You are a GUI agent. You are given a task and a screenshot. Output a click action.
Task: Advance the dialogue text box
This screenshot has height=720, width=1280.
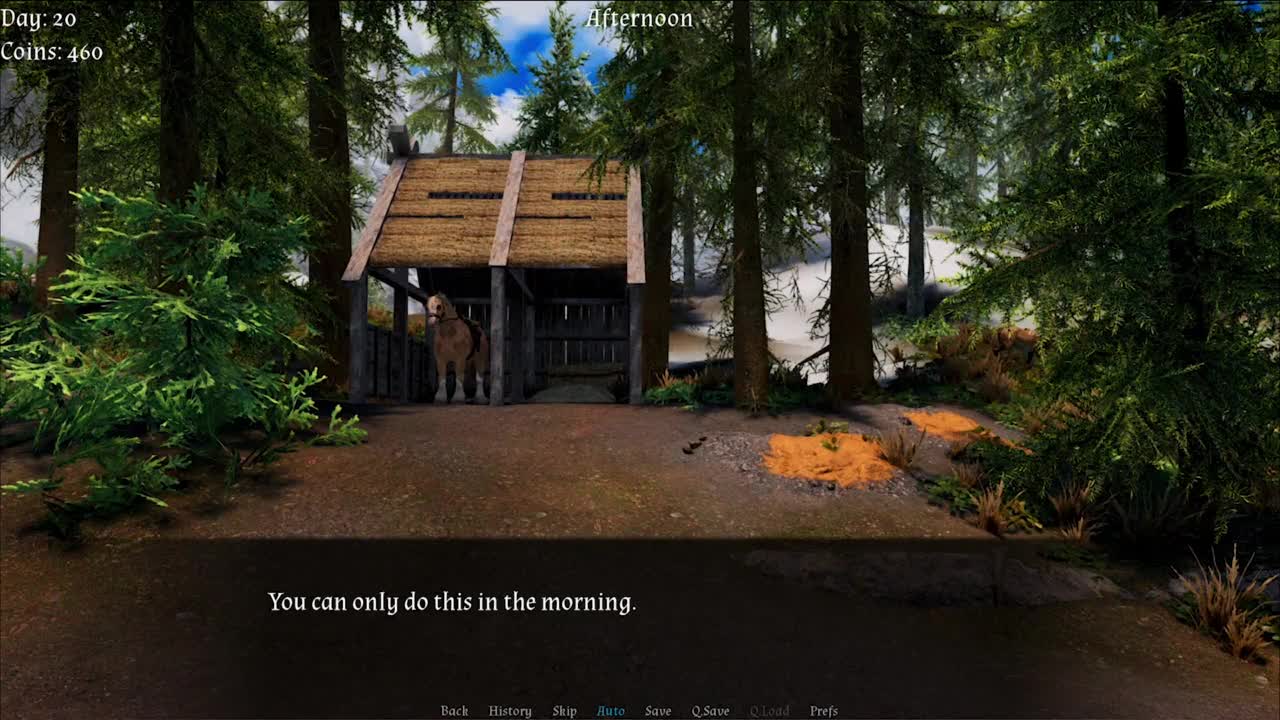(x=640, y=610)
